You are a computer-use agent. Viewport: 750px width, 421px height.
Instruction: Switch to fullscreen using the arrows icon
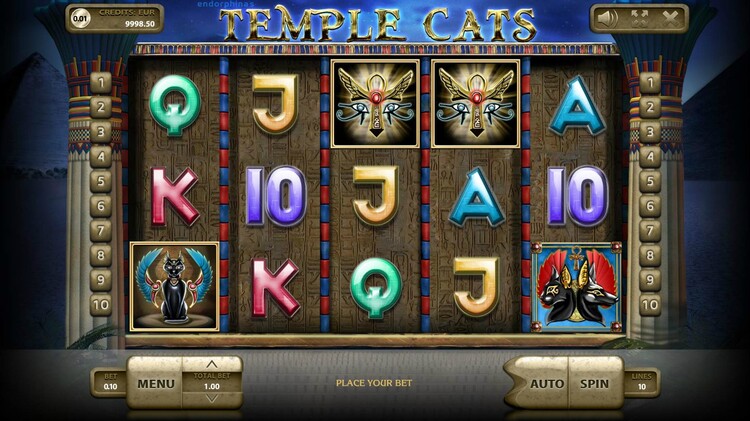tap(639, 18)
